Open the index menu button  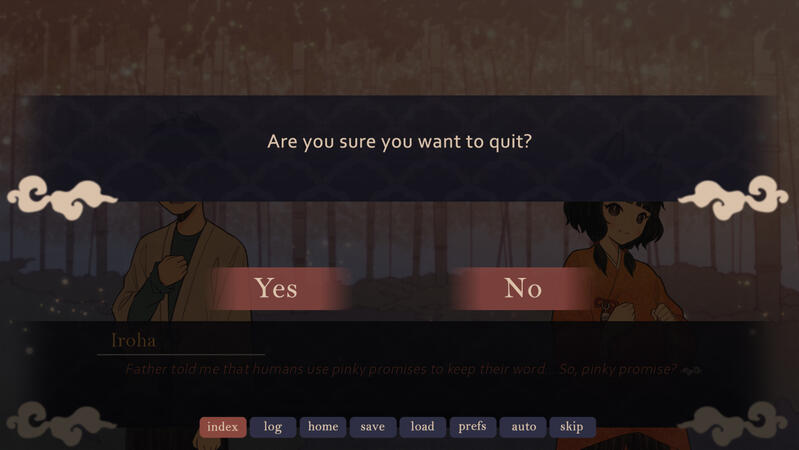pos(222,427)
